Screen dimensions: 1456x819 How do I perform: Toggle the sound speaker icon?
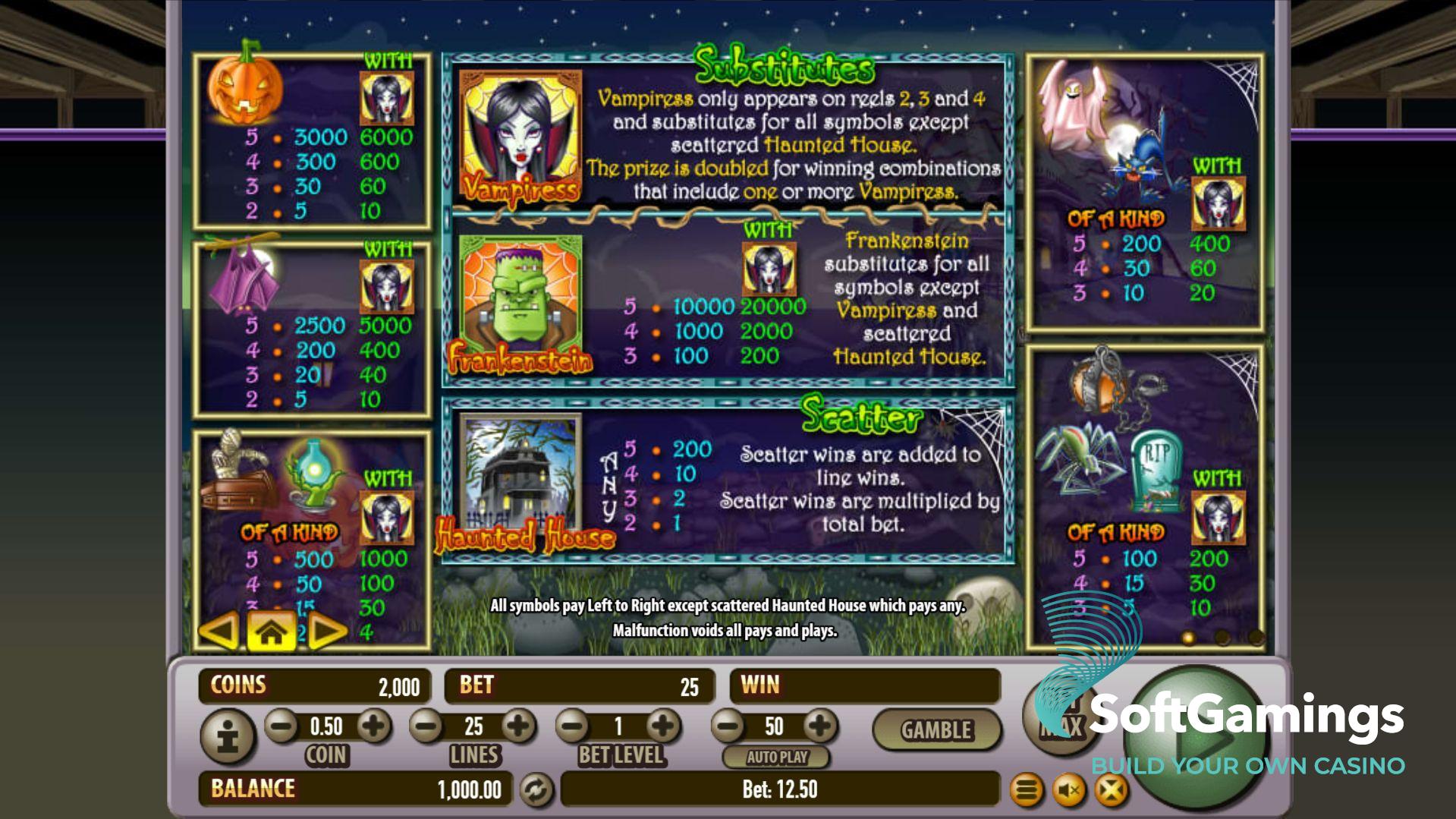point(1069,791)
